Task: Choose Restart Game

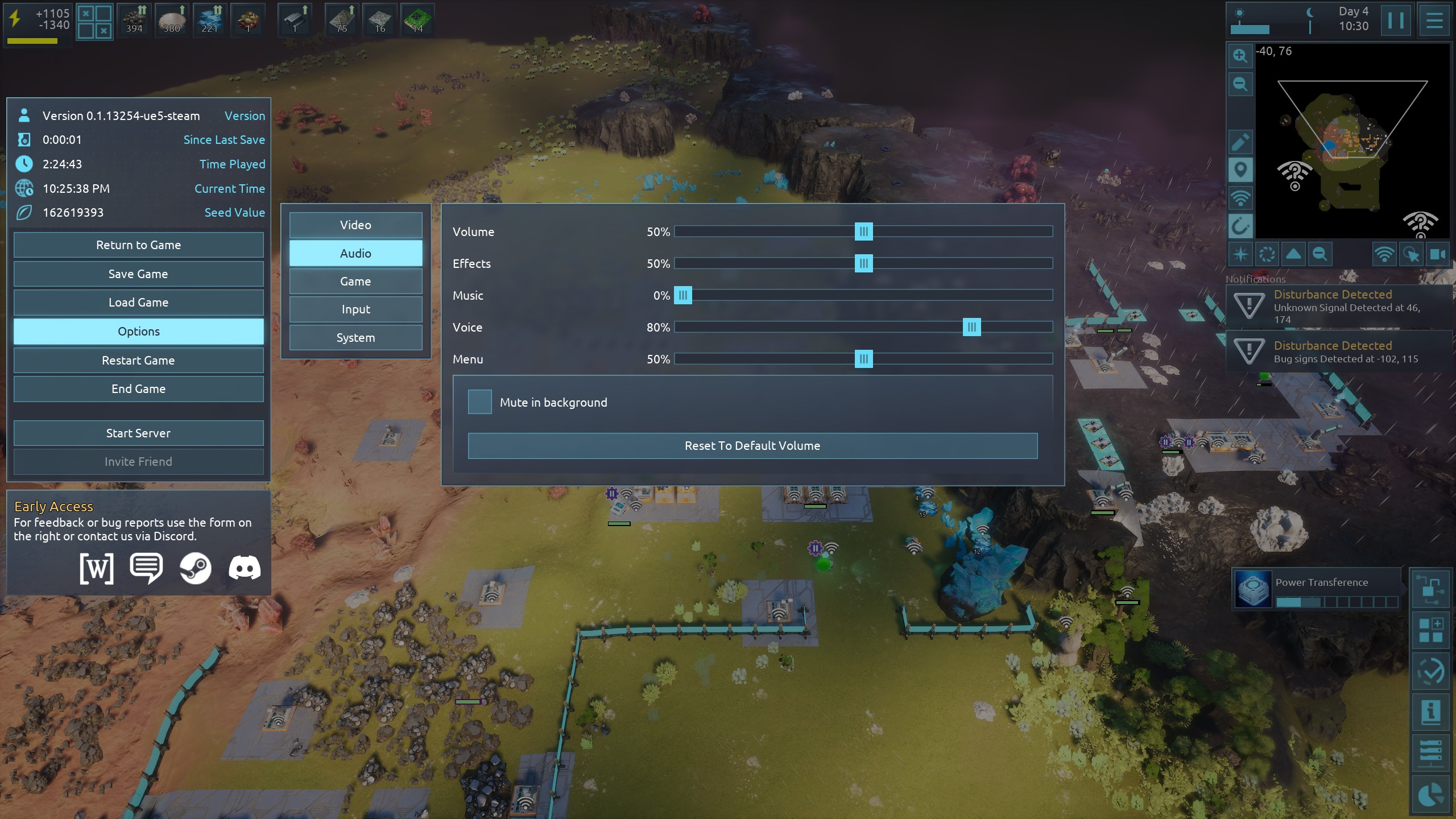Action: click(x=138, y=361)
